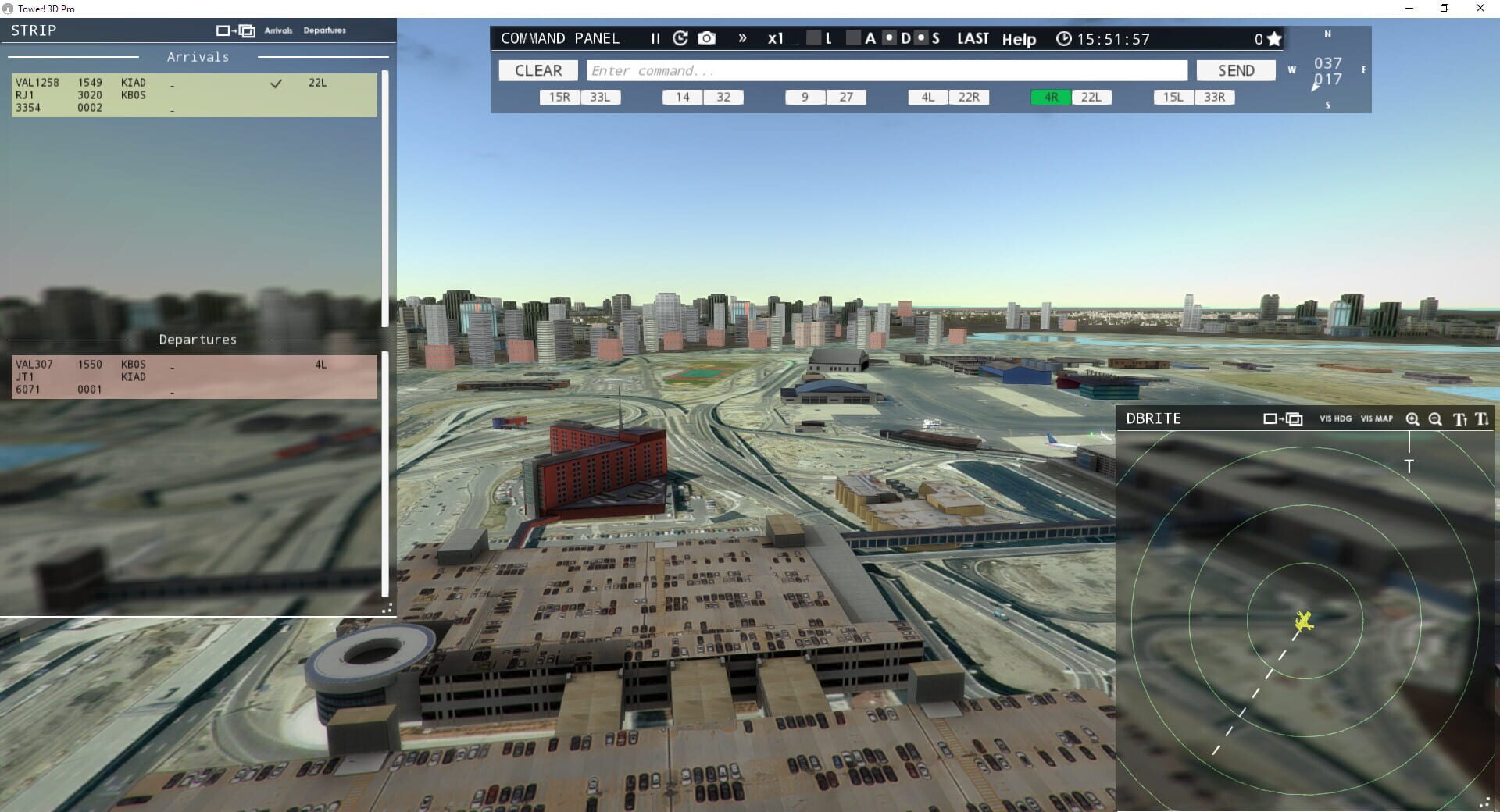Take a screenshot with the camera icon

point(705,37)
